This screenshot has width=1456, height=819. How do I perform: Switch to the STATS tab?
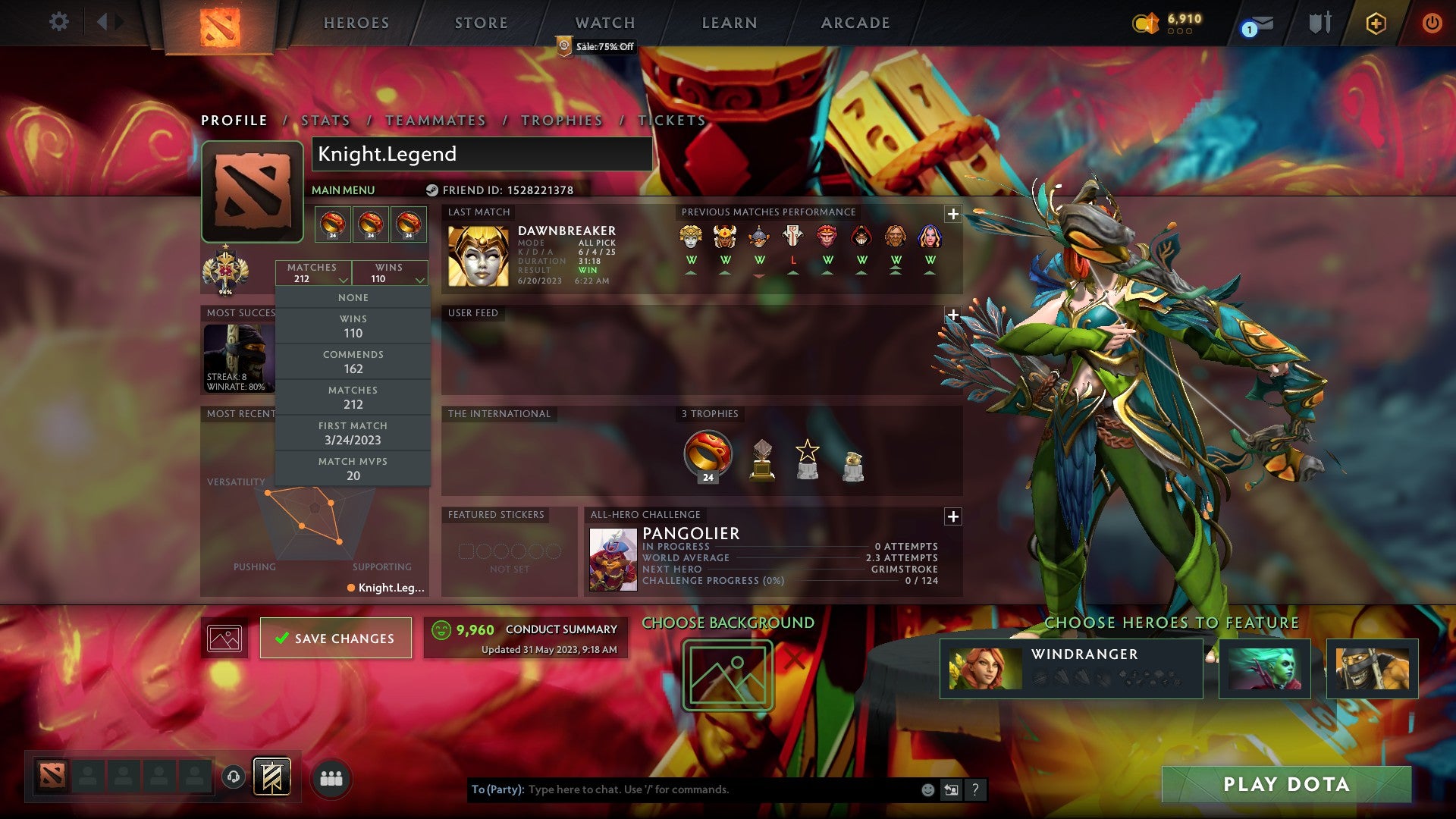[x=324, y=120]
